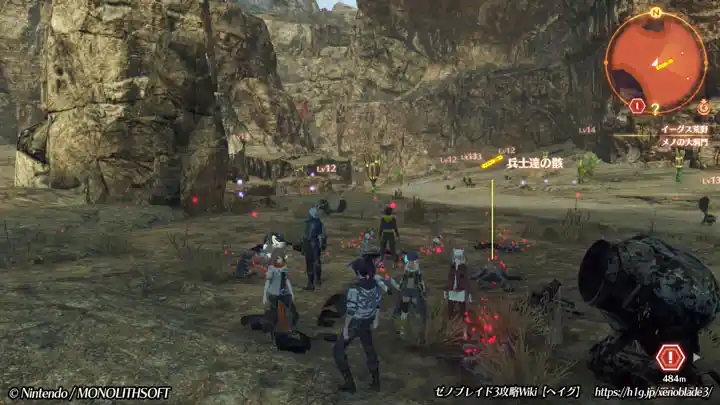This screenshot has height=405, width=720.
Task: Click the red quest objective marker showing 484m
Action: (670, 357)
